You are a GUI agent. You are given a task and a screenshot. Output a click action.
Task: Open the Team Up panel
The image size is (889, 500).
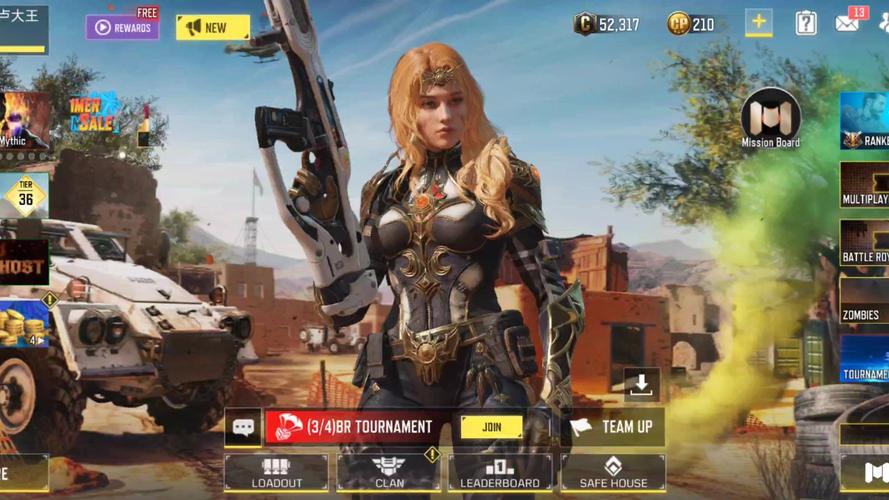pyautogui.click(x=614, y=427)
